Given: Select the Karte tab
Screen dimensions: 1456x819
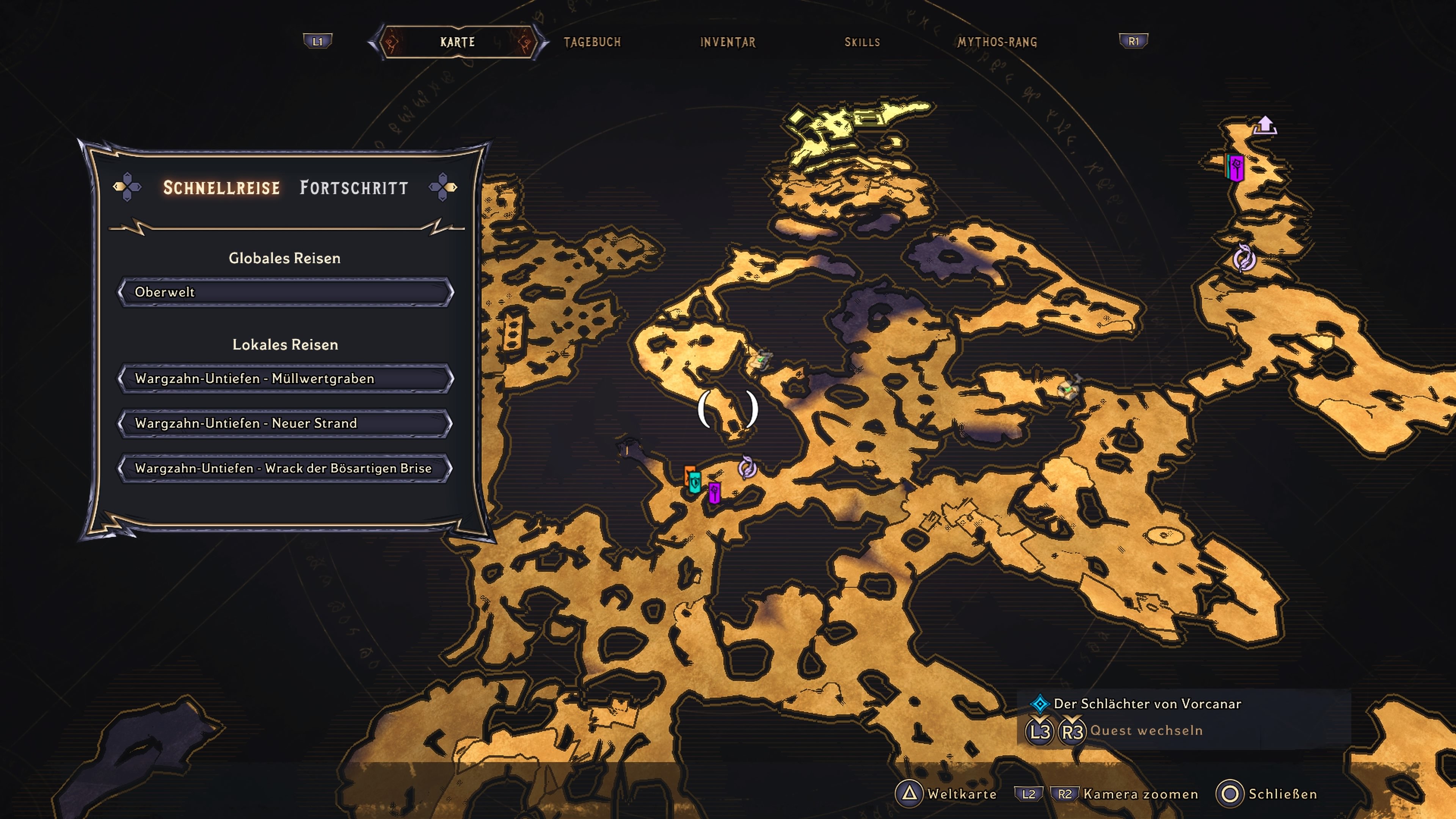Looking at the screenshot, I should coord(457,42).
